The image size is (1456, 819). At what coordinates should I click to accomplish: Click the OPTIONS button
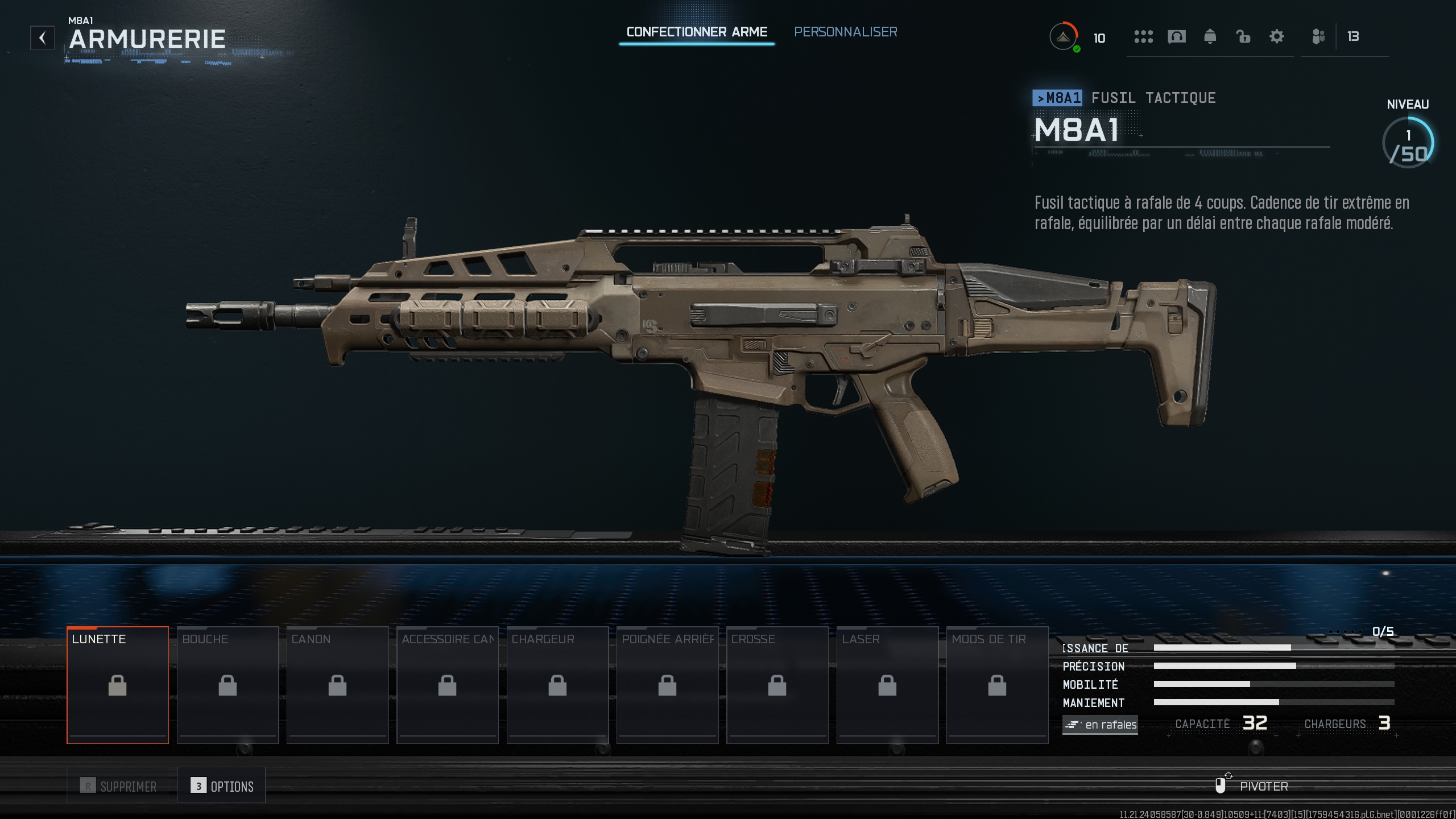point(222,786)
